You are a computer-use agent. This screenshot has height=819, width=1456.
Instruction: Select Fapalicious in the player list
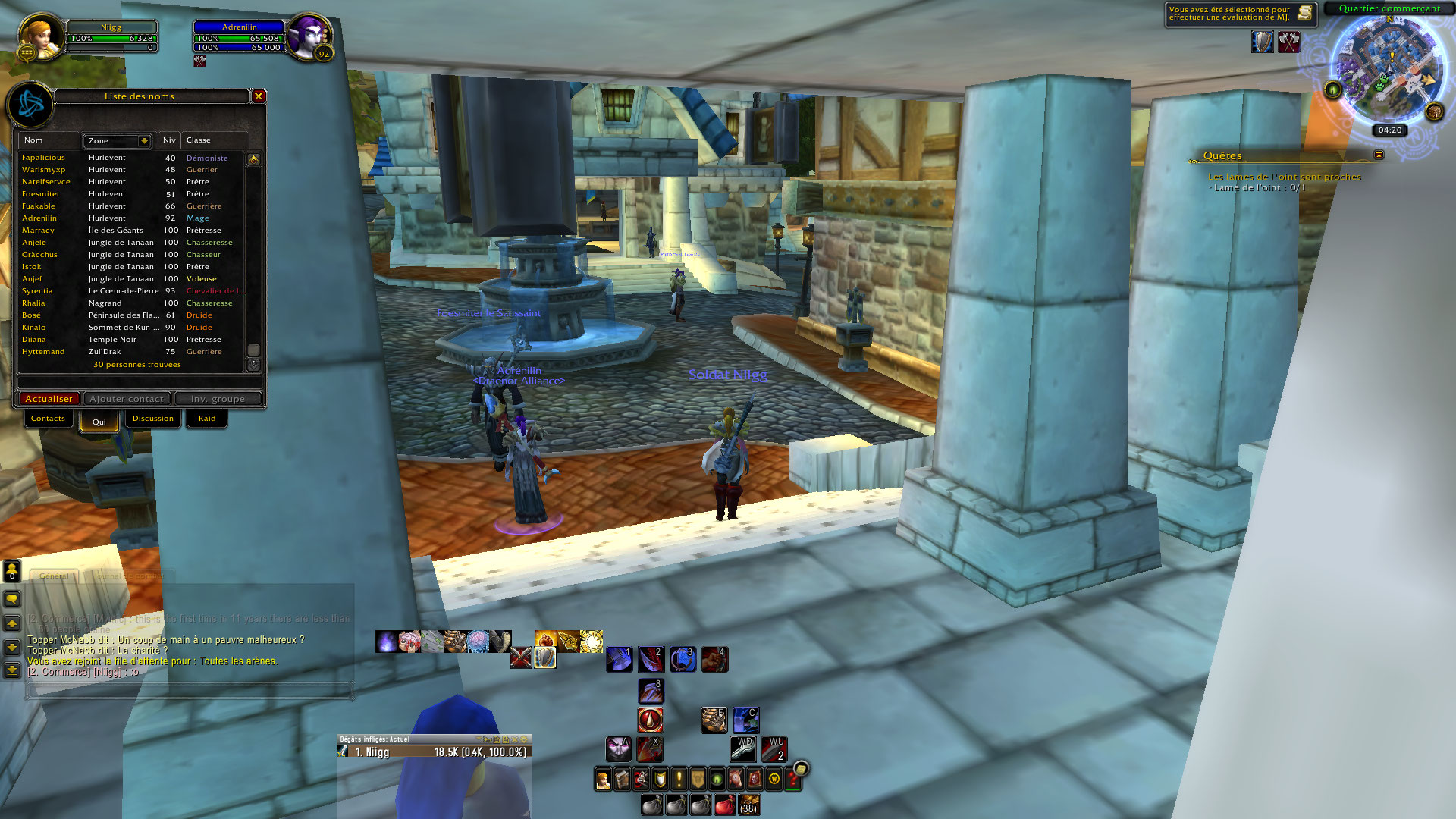43,158
